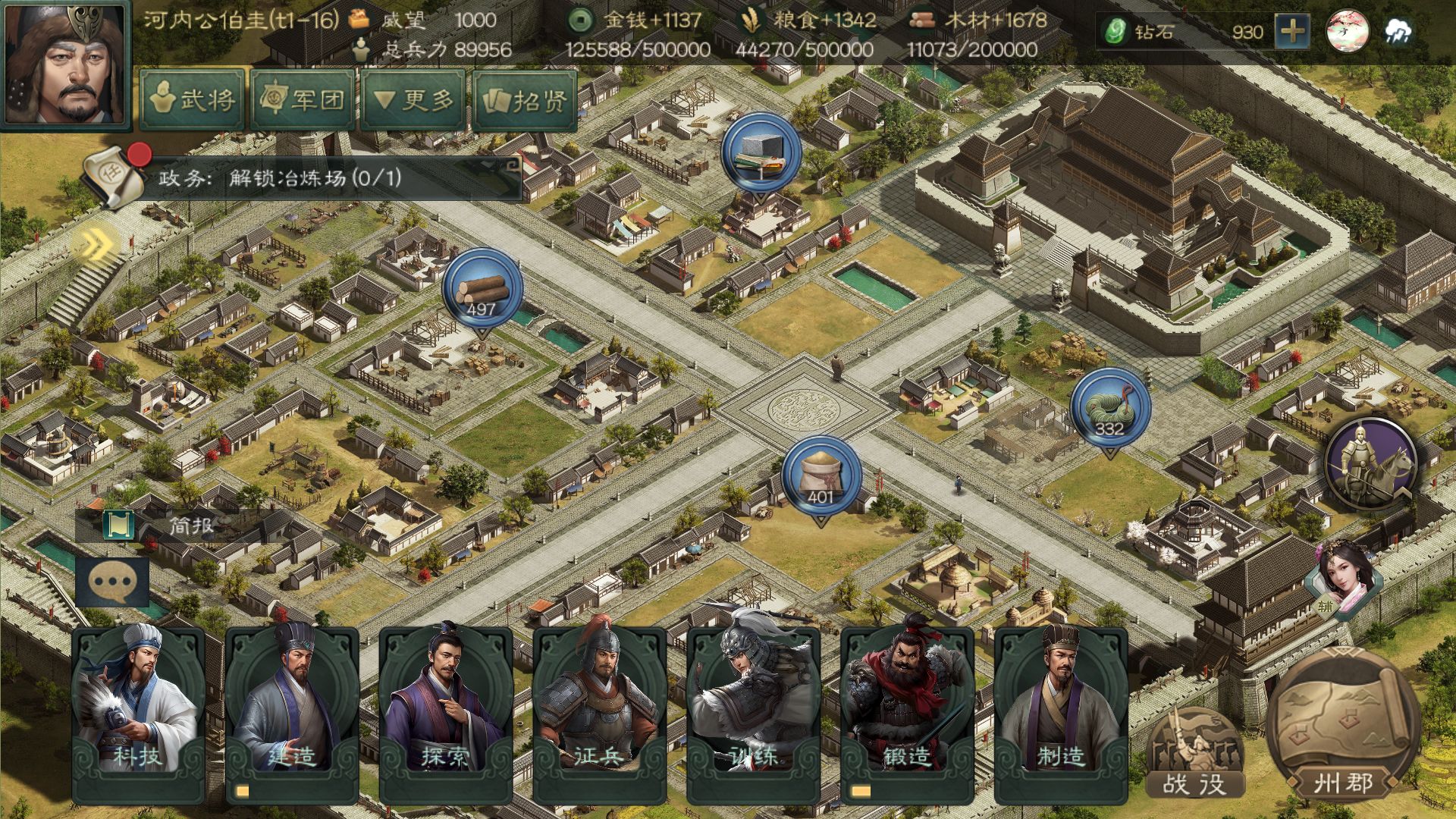Select the 锻造 forging card

click(907, 713)
